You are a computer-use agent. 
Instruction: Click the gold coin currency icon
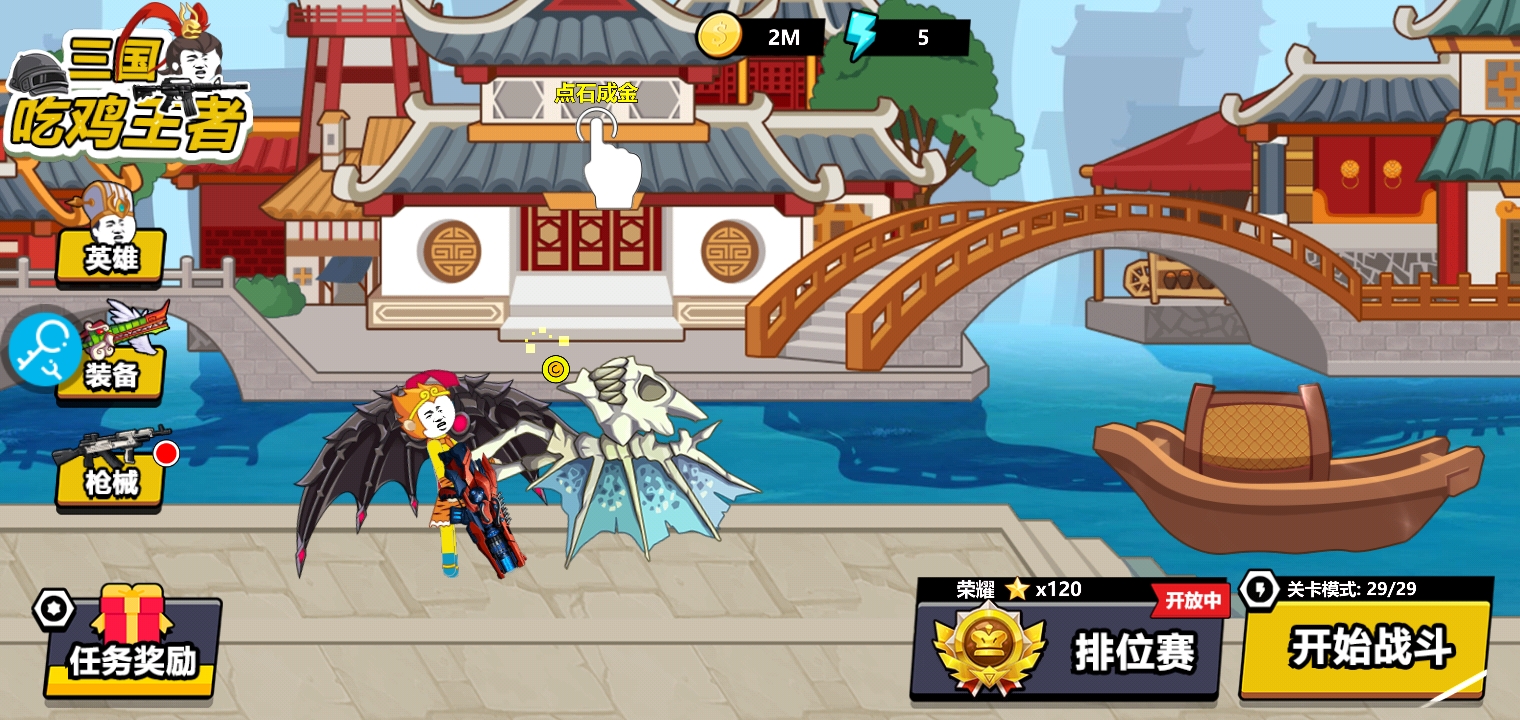point(718,37)
